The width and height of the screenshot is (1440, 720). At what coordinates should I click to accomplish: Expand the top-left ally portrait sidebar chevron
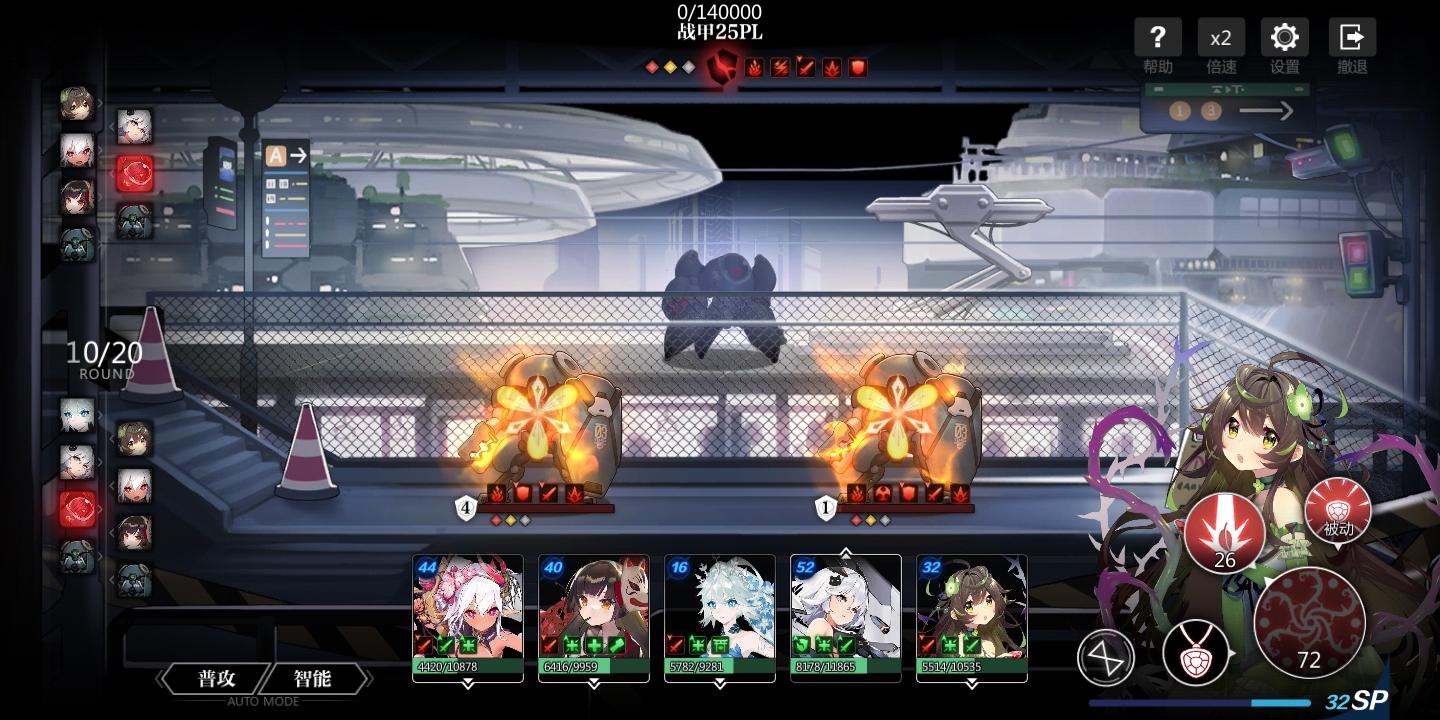click(x=101, y=101)
